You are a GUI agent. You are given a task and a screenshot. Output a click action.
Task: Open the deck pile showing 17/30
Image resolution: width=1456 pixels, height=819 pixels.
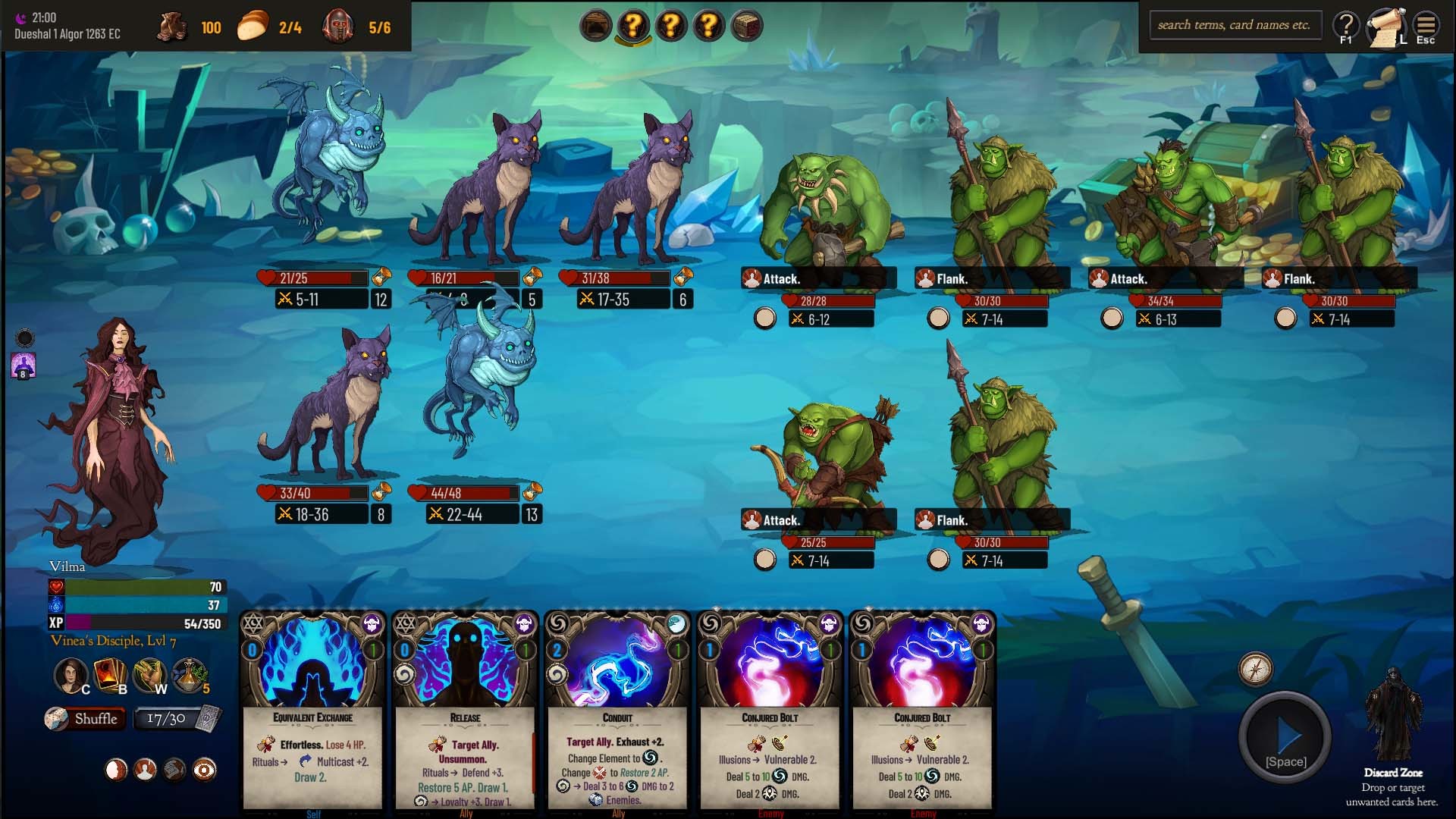point(177,719)
